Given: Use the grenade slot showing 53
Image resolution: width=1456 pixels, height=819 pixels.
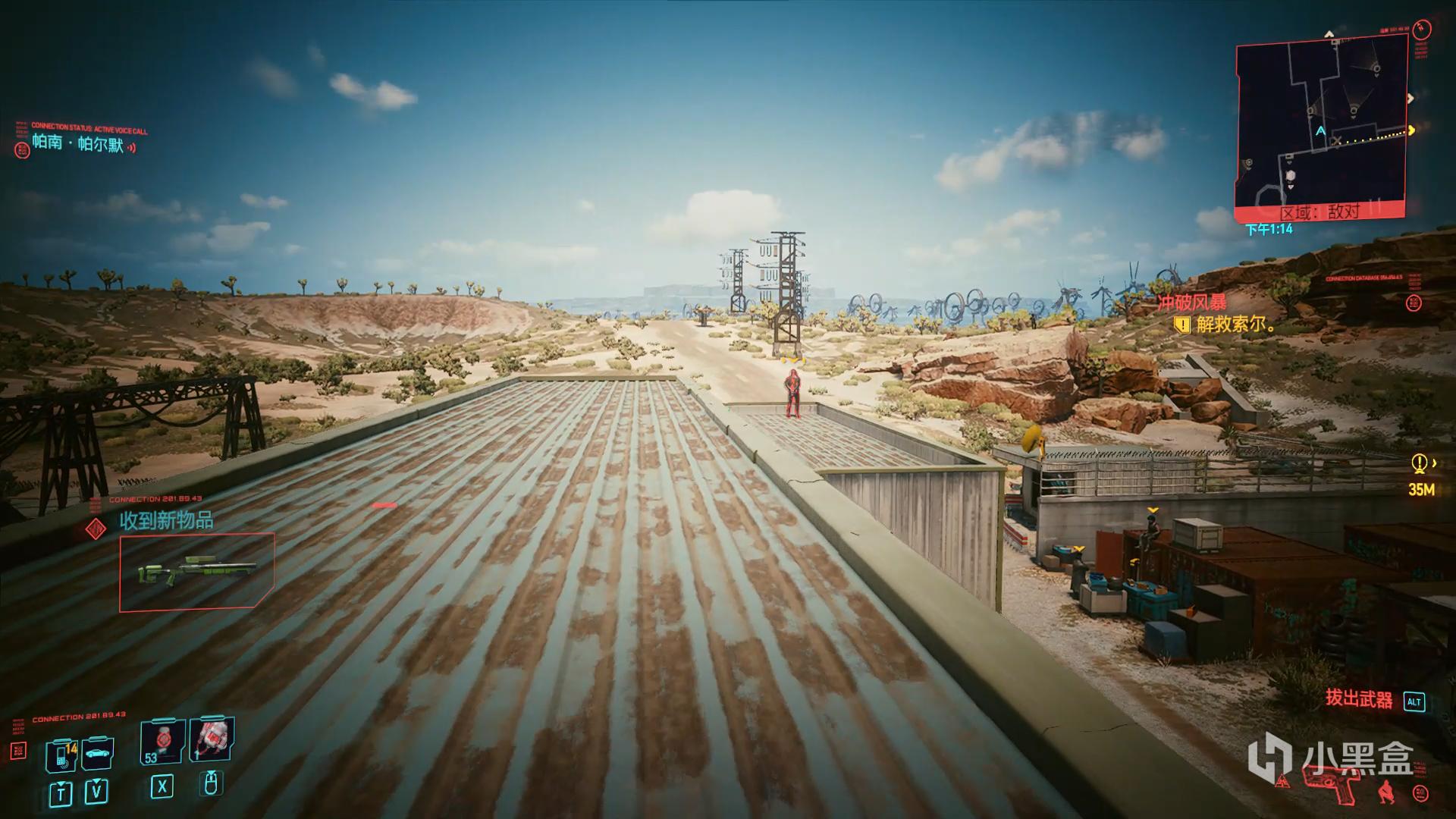Looking at the screenshot, I should click(162, 742).
